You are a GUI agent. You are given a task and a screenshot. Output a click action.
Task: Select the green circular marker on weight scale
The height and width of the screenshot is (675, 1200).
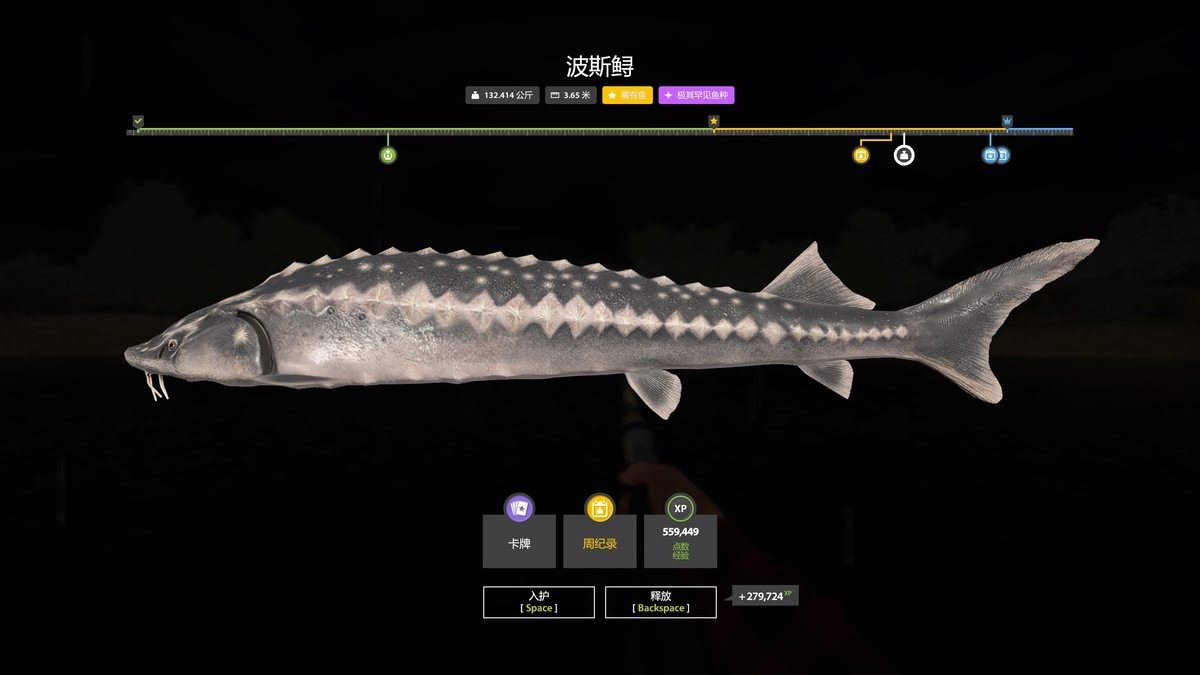coord(388,155)
